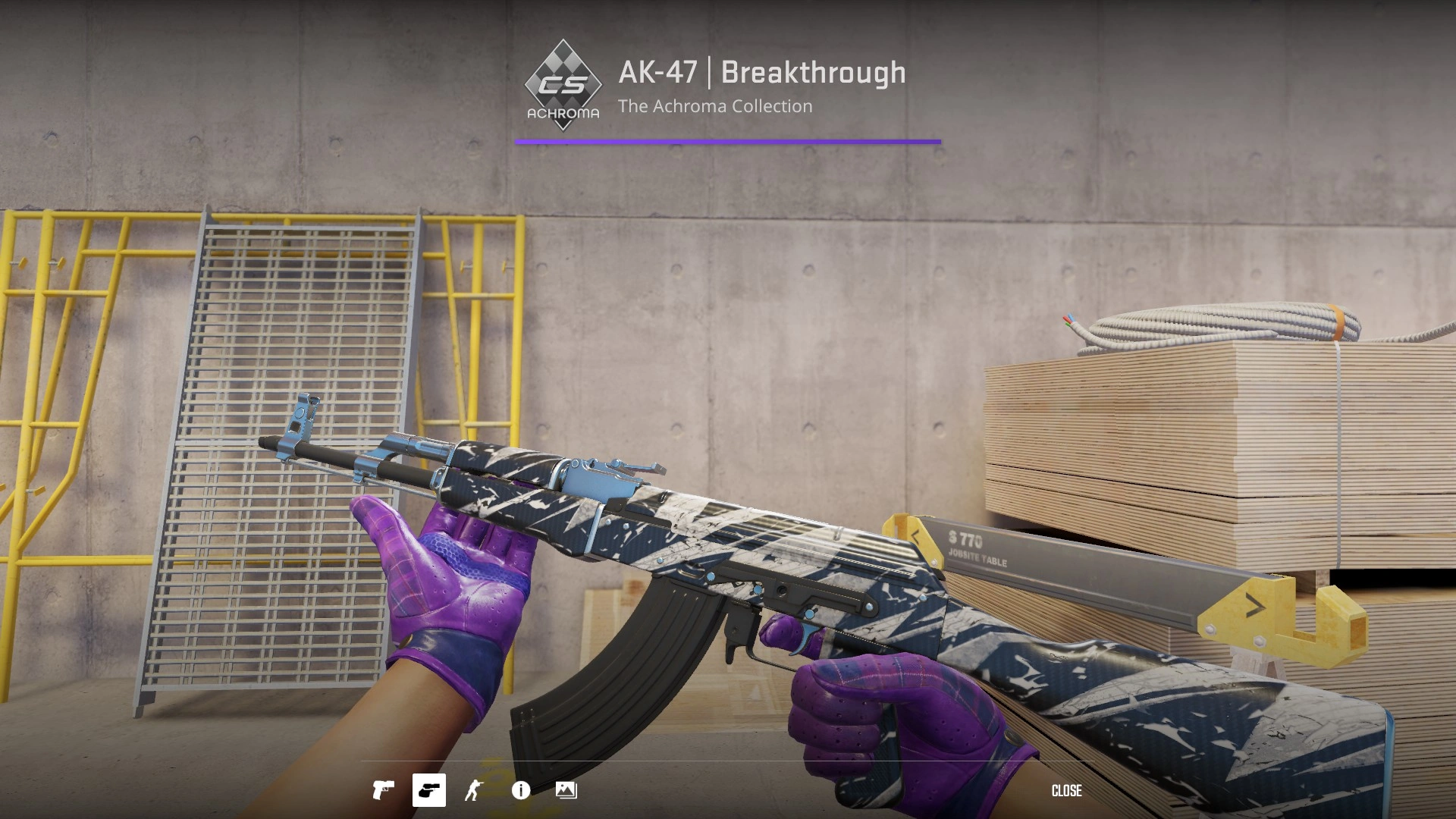Screen dimensions: 1456x819
Task: Select the in-hand first-person view icon
Action: 428,790
